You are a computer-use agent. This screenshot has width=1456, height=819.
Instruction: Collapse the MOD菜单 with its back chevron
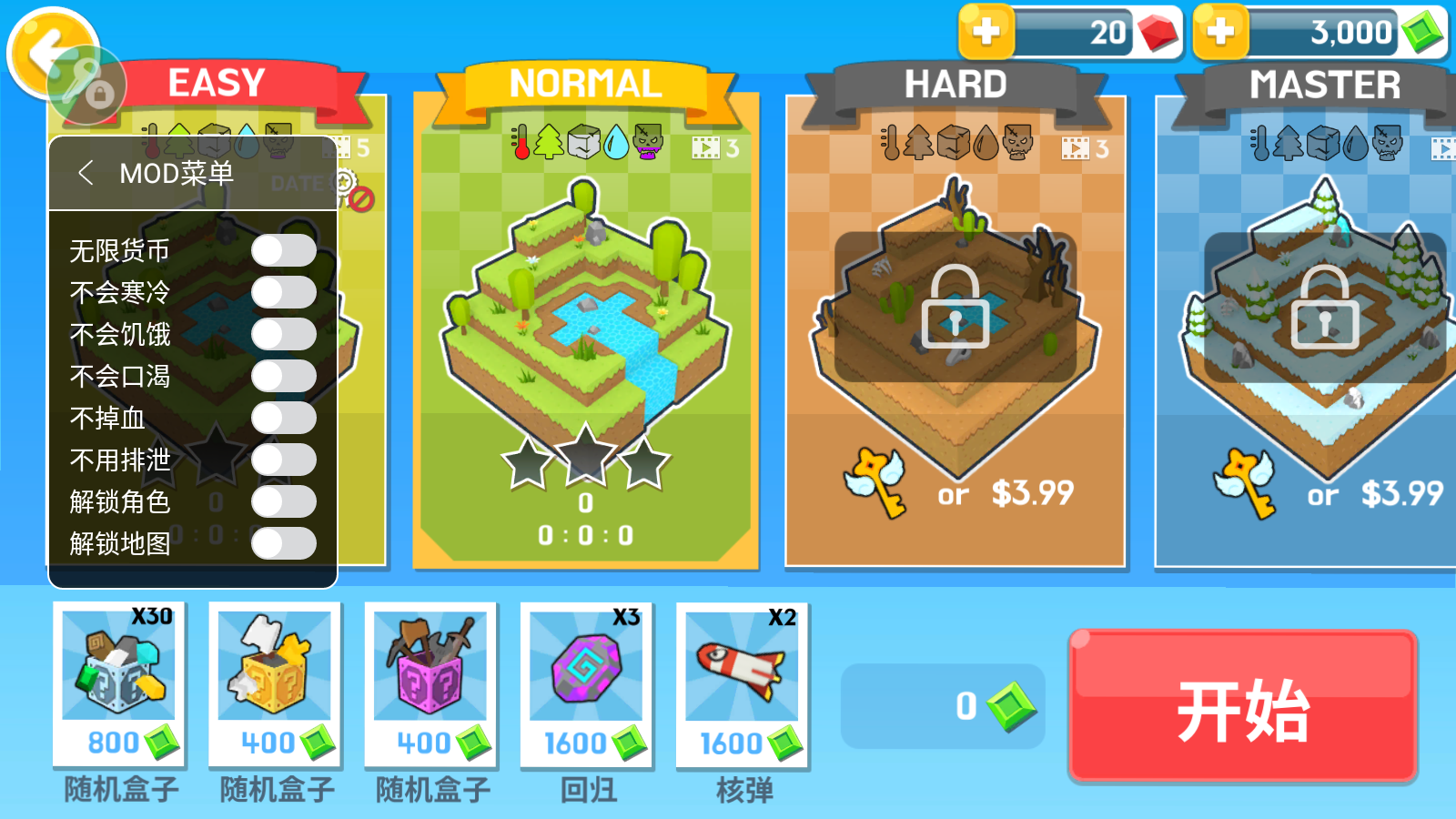click(x=87, y=172)
